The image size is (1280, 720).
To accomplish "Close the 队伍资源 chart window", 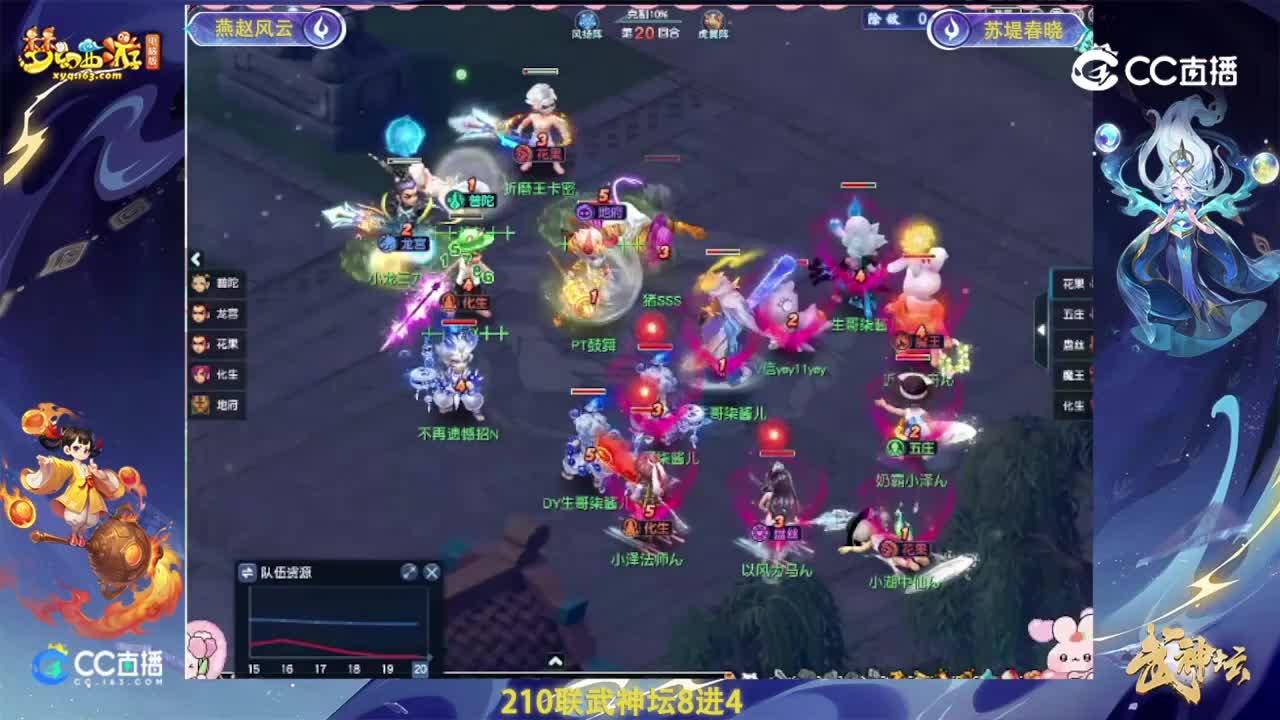I will point(430,572).
